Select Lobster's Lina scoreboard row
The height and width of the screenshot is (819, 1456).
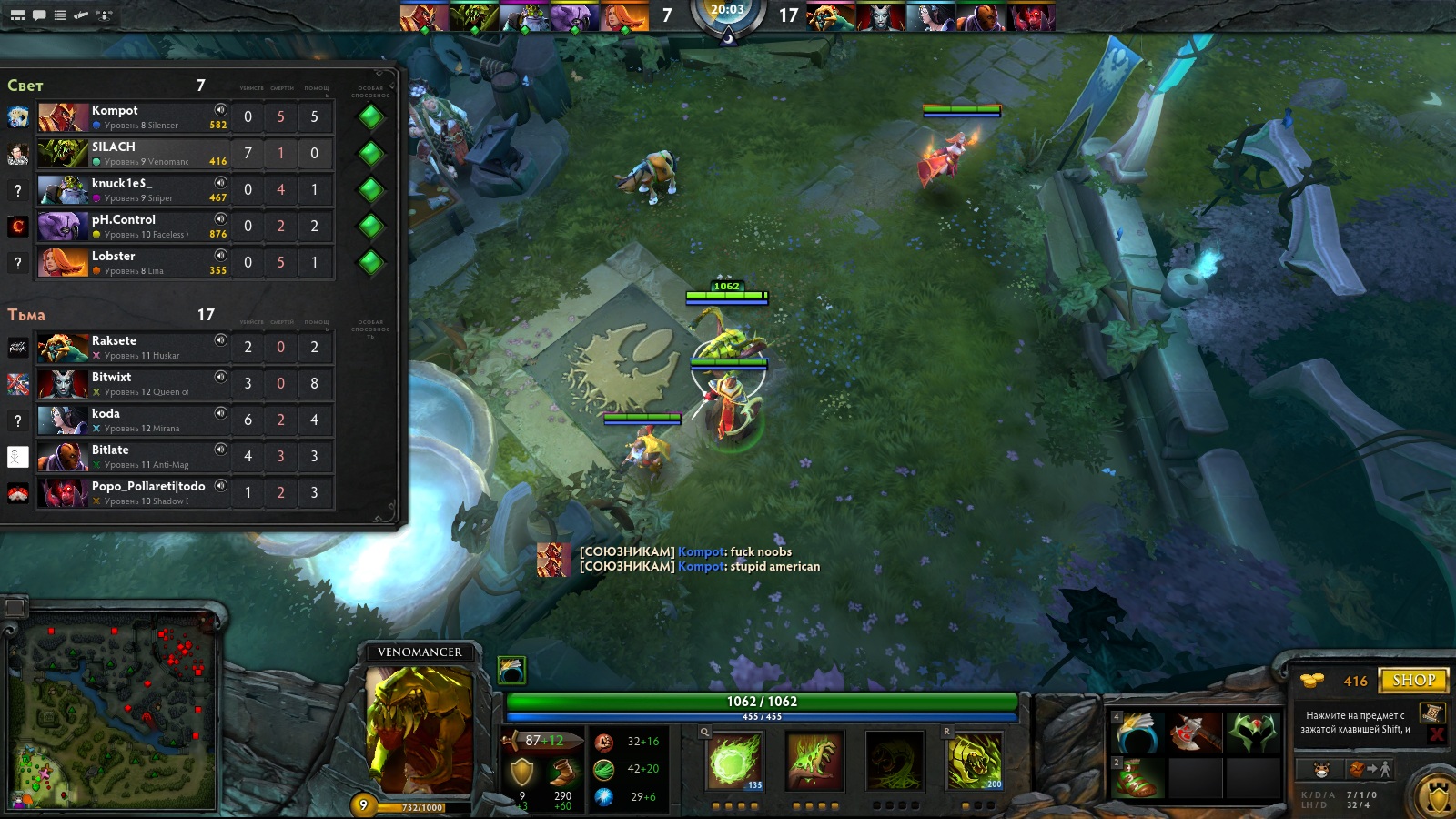click(155, 263)
